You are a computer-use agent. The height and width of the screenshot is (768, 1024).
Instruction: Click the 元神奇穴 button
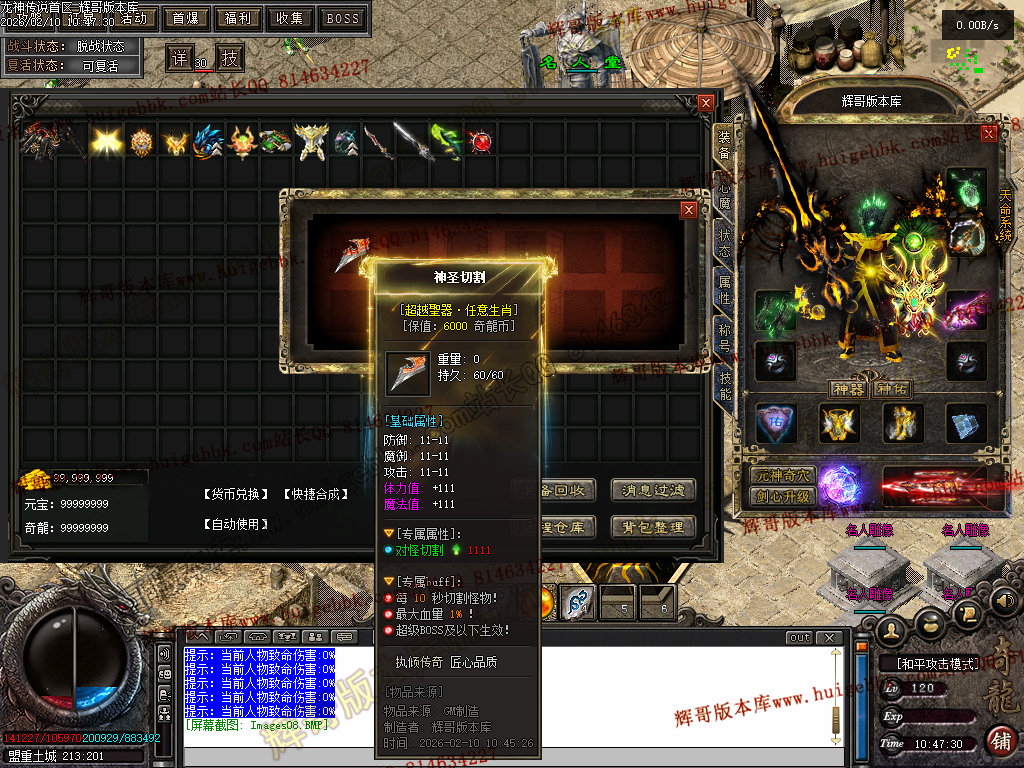783,476
